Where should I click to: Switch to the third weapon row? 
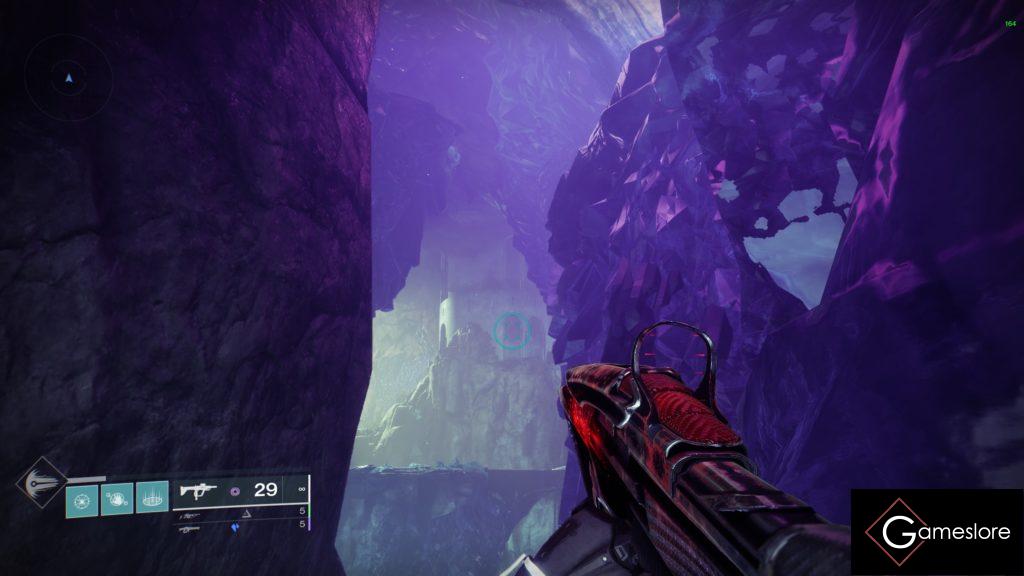click(240, 528)
